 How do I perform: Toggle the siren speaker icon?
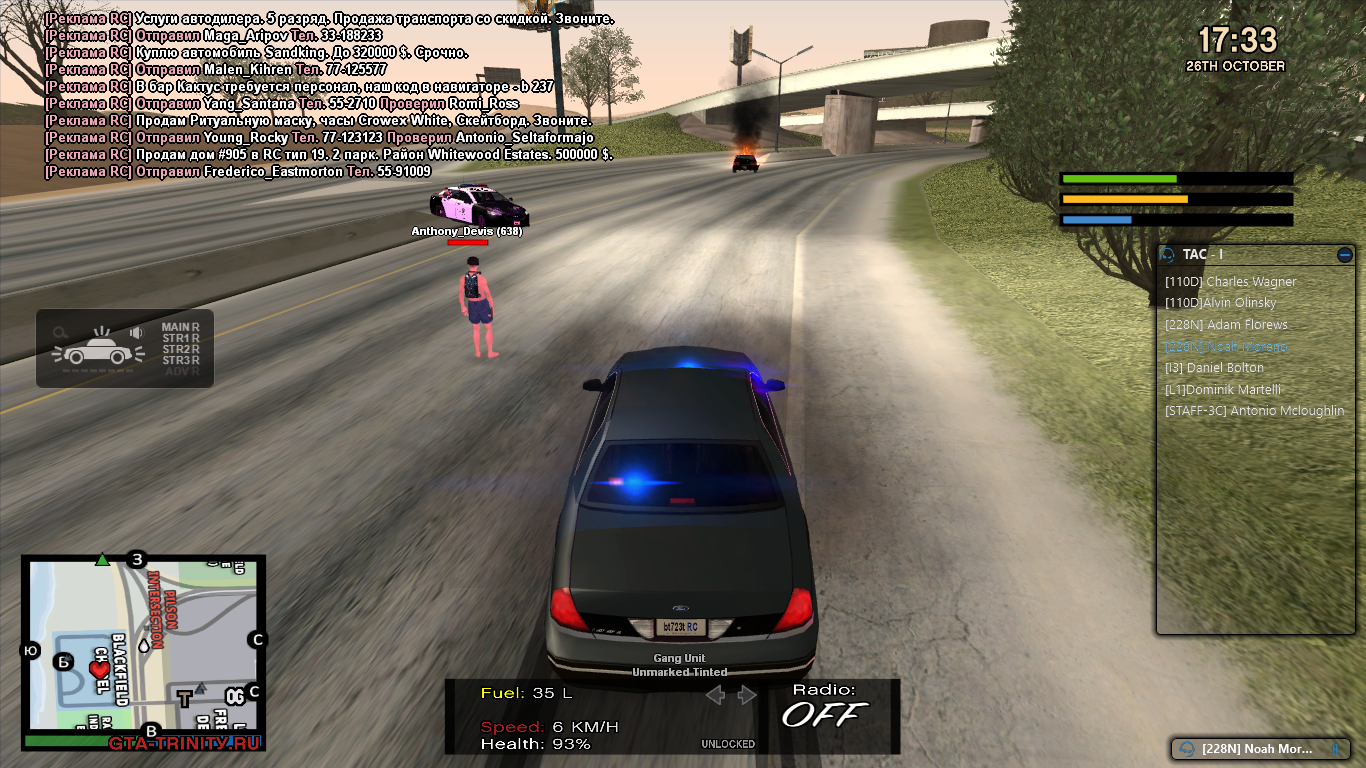[136, 333]
